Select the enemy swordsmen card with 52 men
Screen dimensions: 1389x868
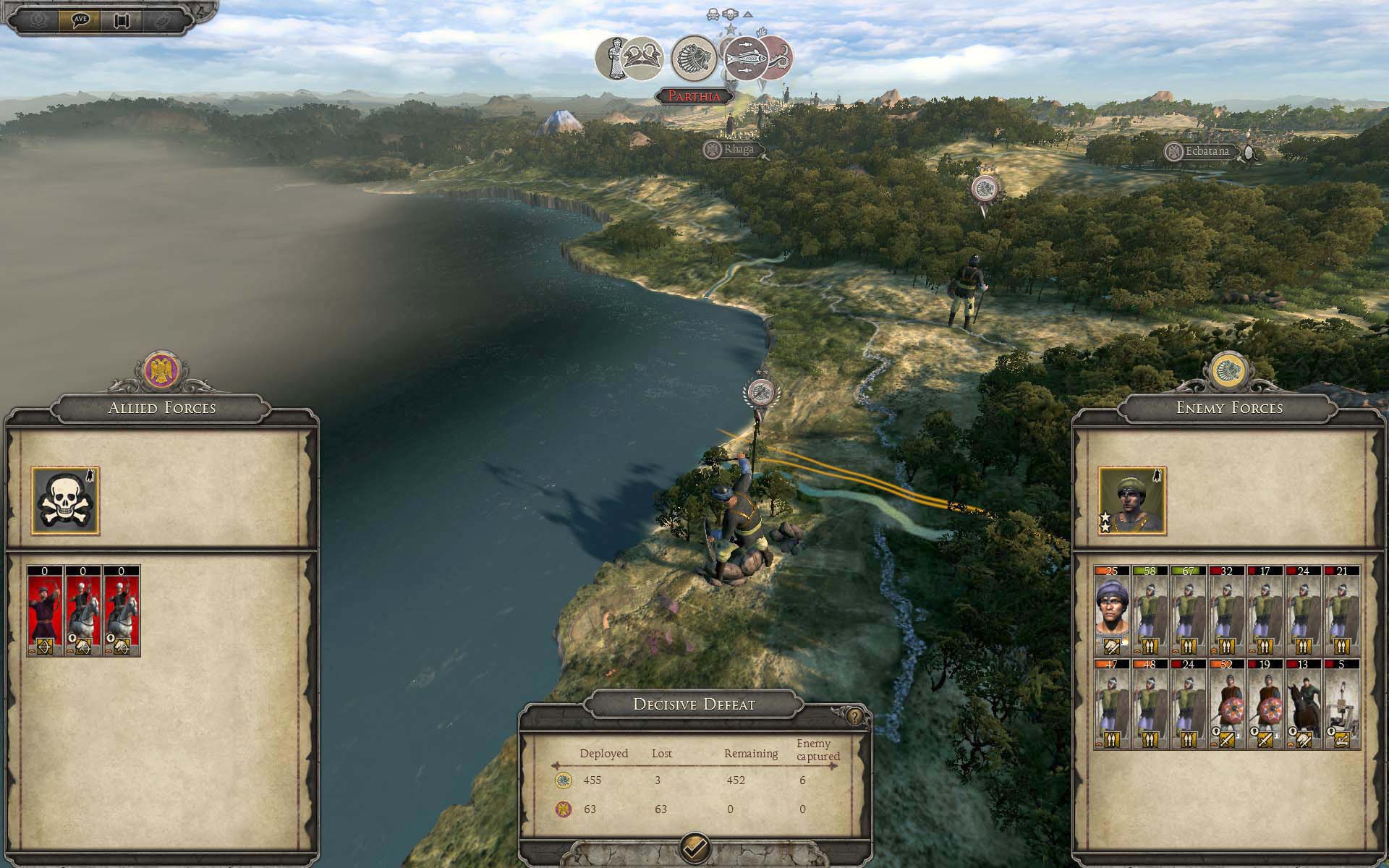[x=1227, y=704]
